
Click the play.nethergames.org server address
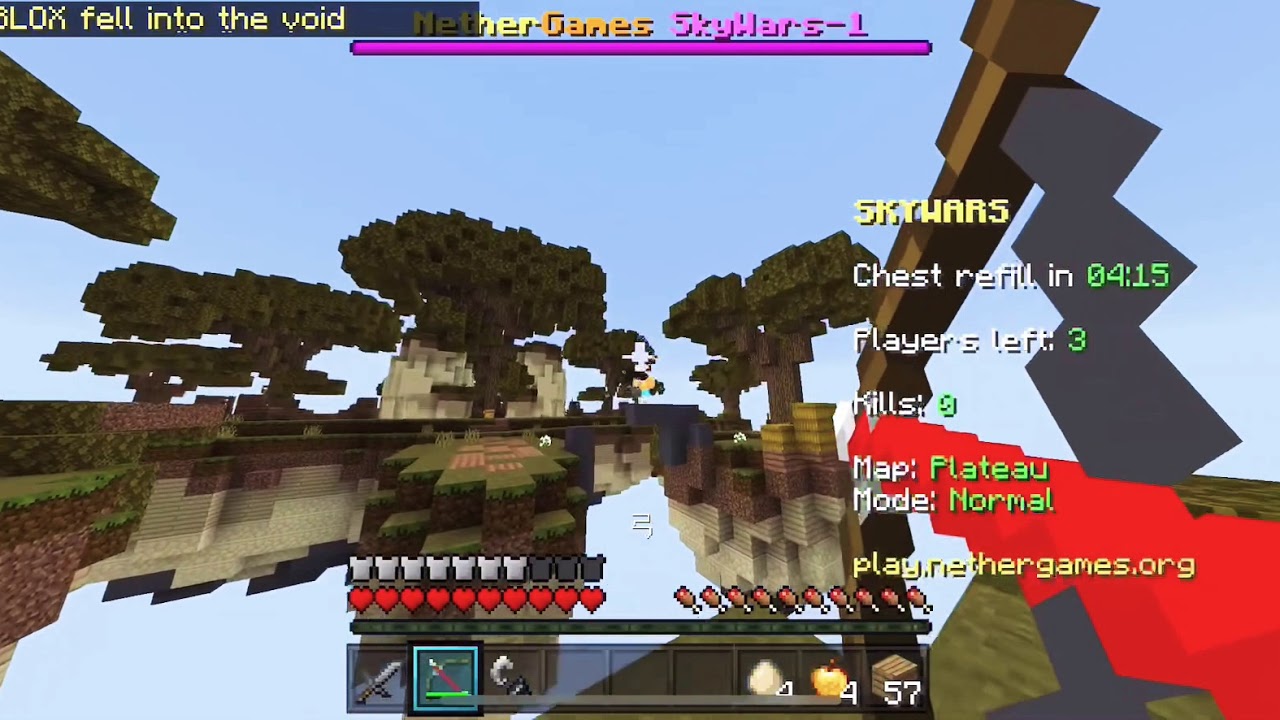pos(1022,565)
